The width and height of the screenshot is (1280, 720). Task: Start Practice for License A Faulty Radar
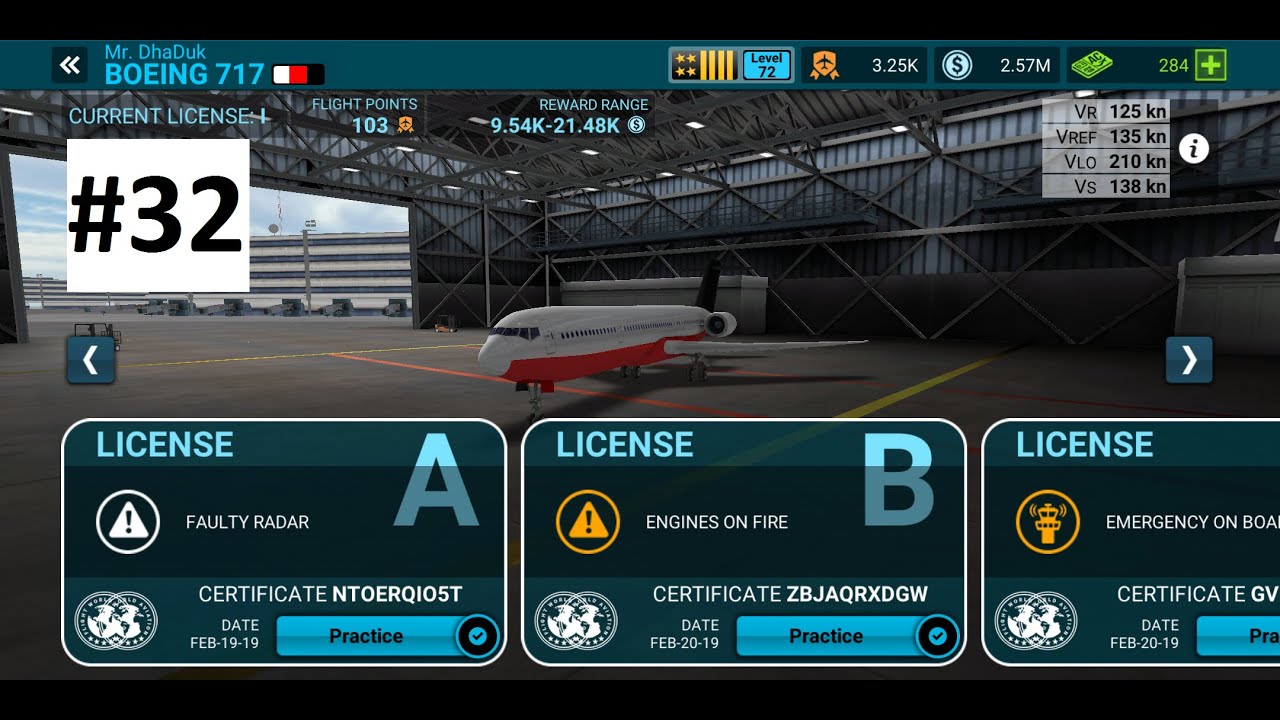pyautogui.click(x=366, y=636)
